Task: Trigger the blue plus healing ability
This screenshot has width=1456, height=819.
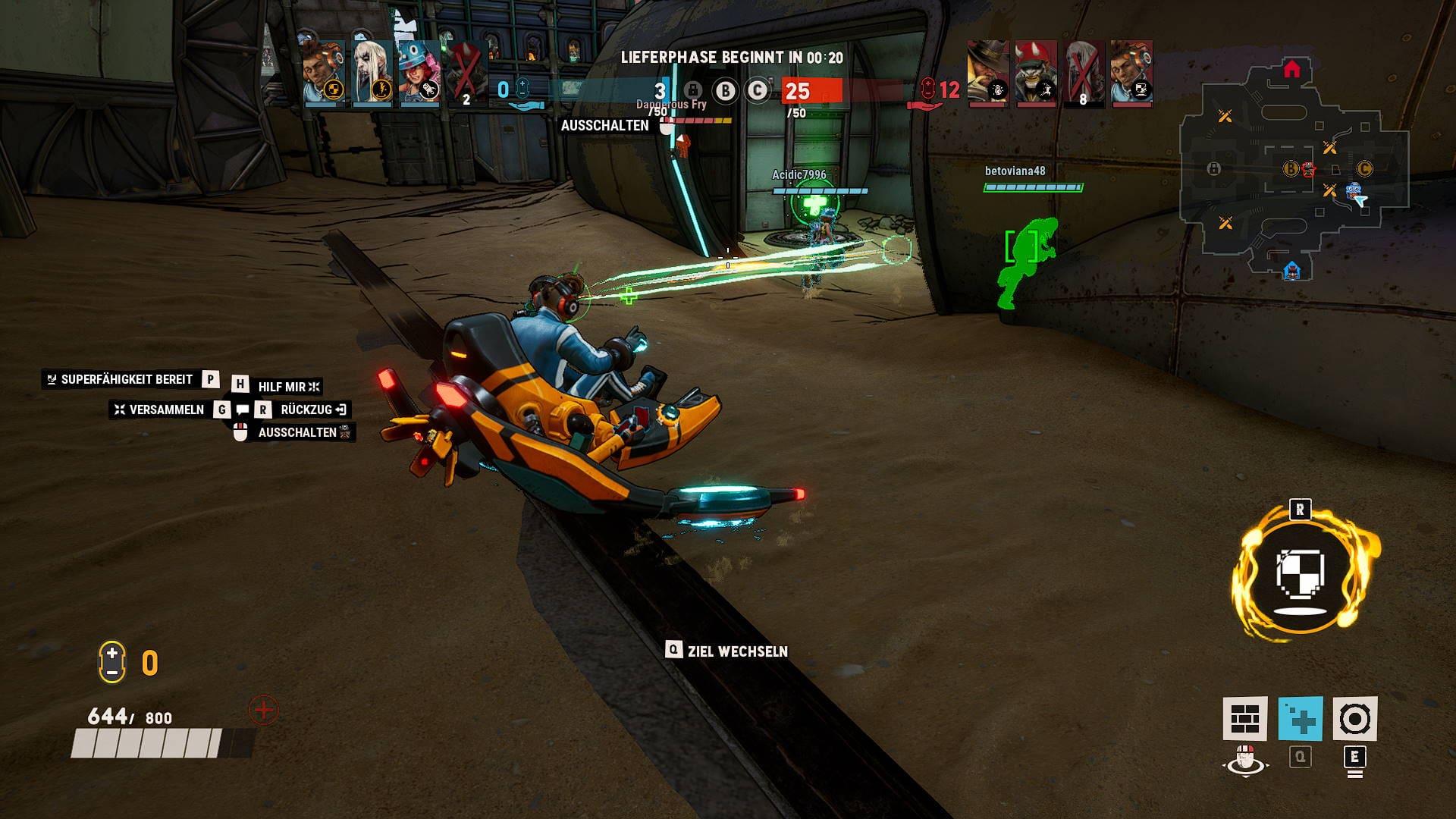Action: pos(1300,718)
